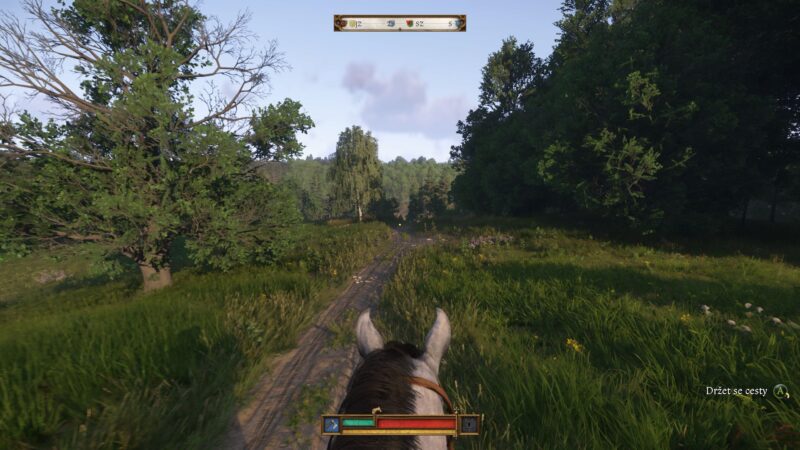
Task: Click the blue icon left of the health bar
Action: coord(331,425)
